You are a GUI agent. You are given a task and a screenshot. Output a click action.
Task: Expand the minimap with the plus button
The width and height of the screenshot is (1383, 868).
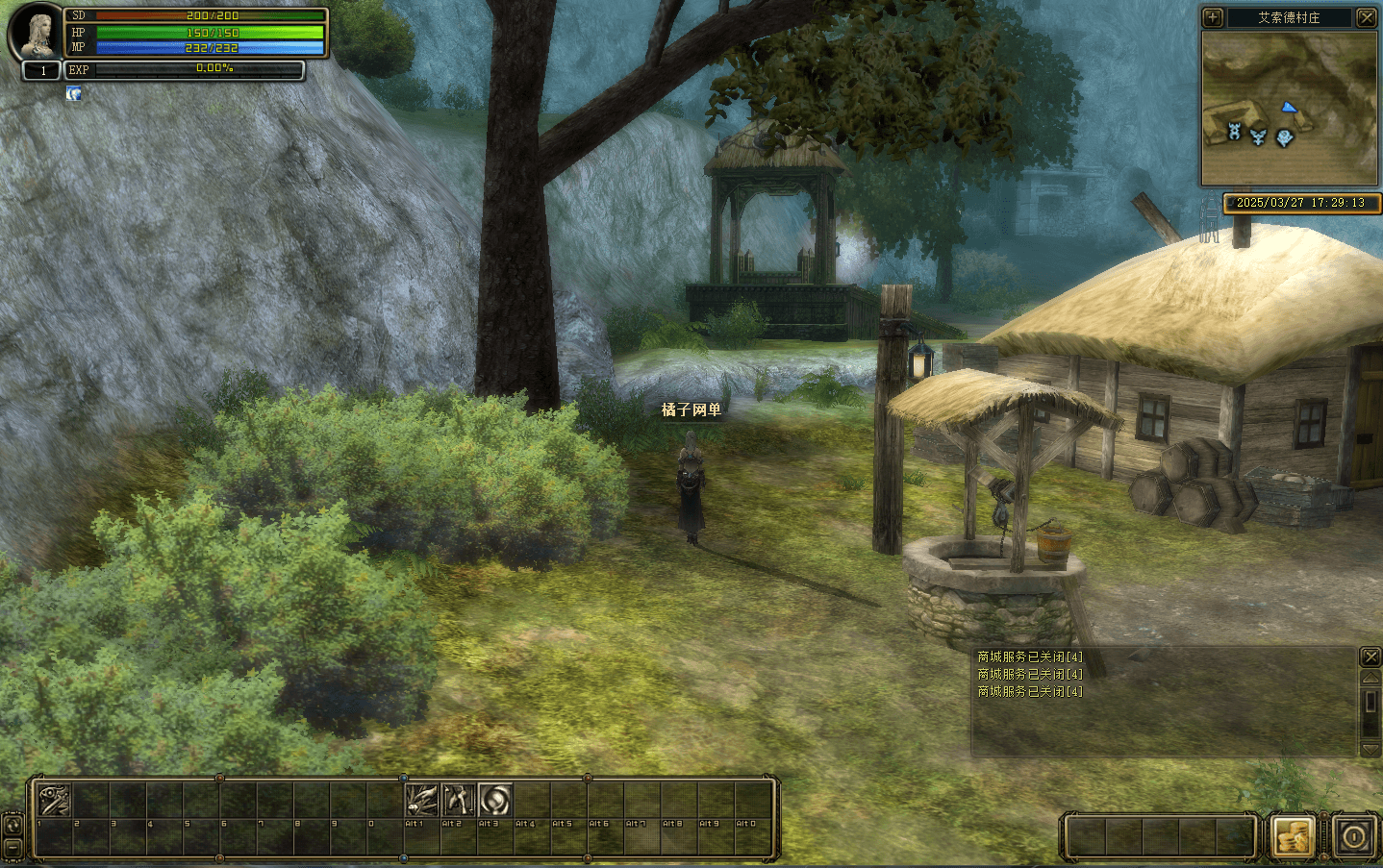point(1213,17)
